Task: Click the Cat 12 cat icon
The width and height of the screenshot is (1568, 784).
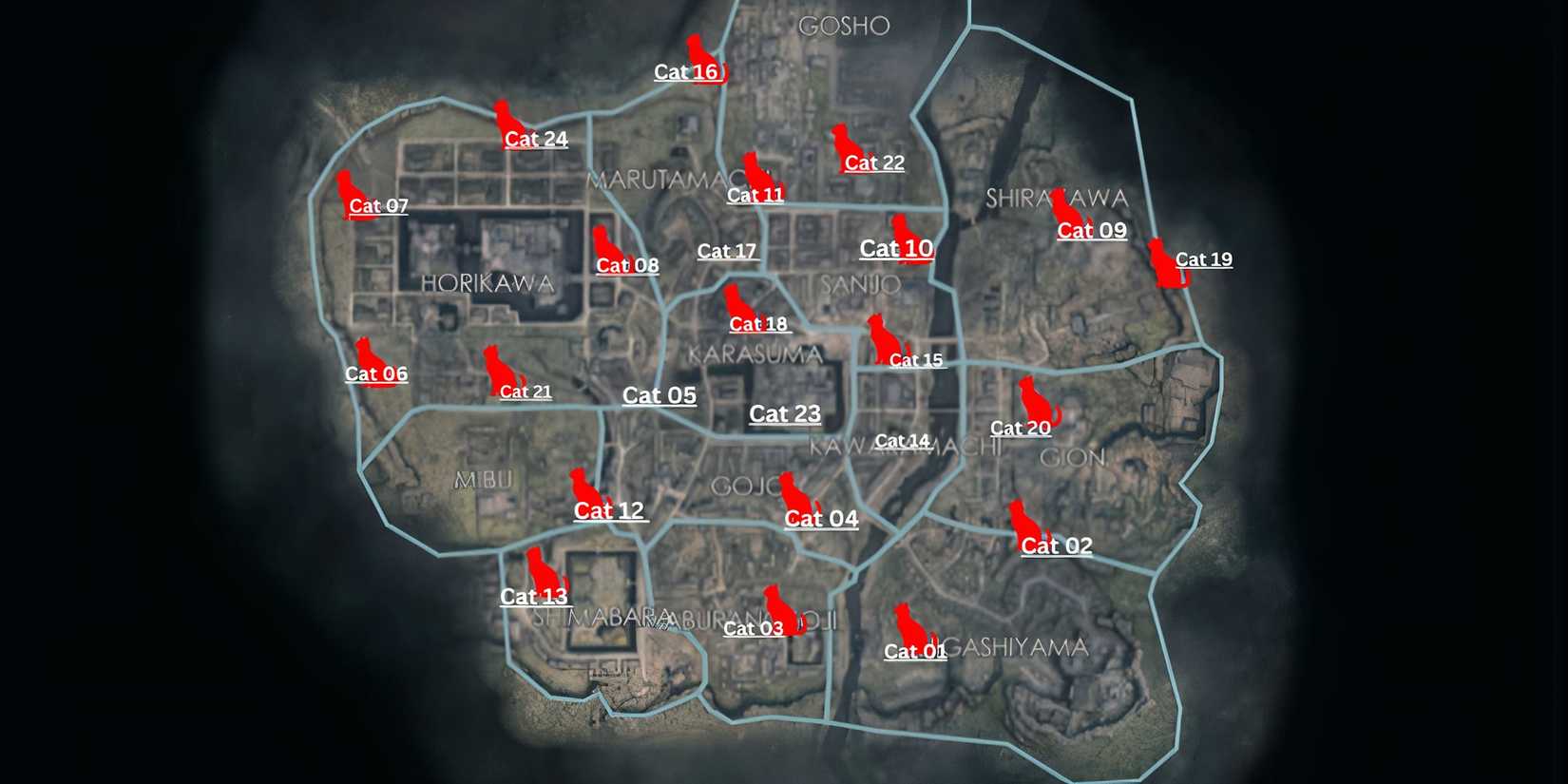Action: [581, 485]
